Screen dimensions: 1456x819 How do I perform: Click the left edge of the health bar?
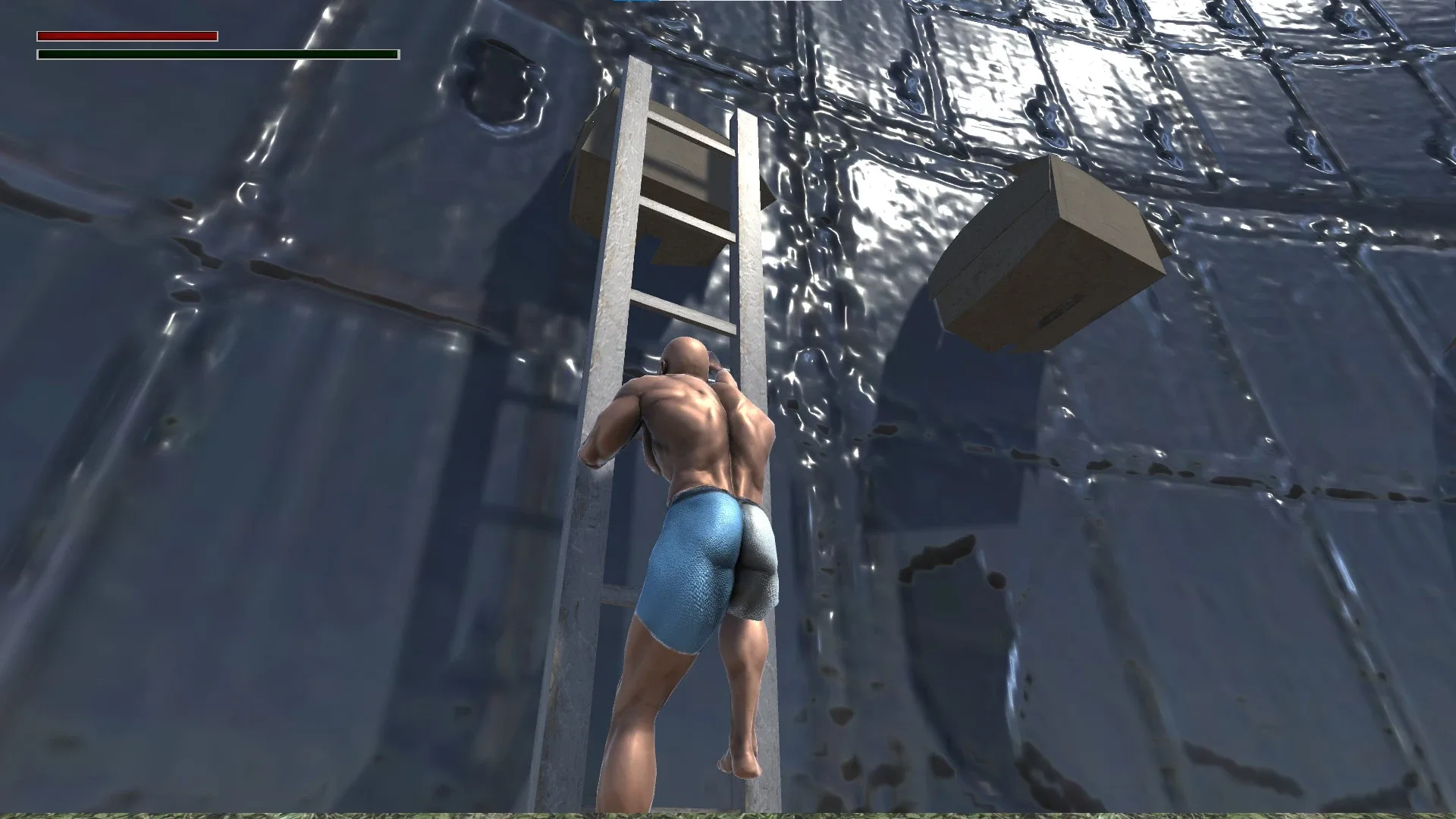[39, 36]
